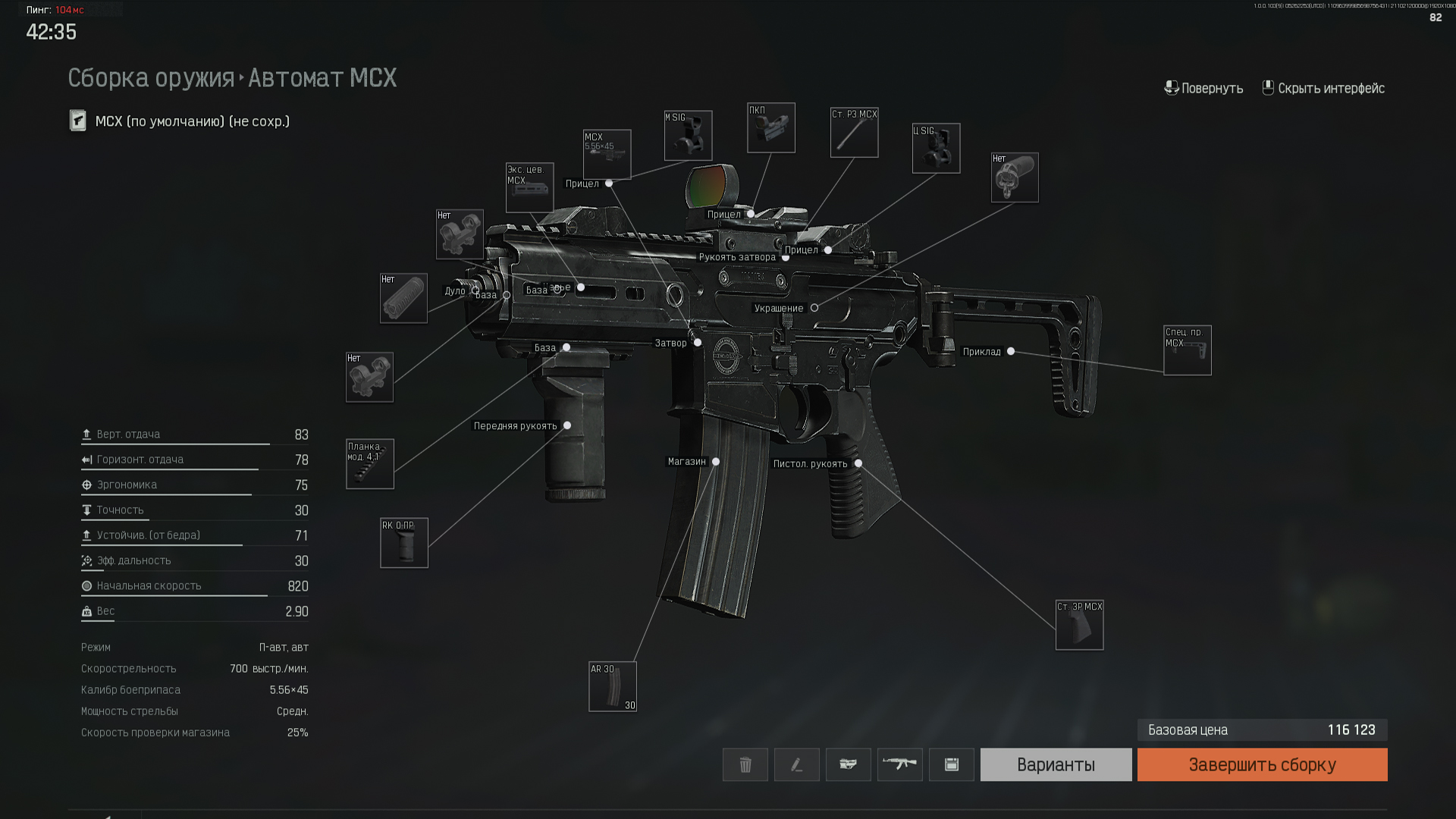Image resolution: width=1456 pixels, height=819 pixels.
Task: Click the Повернуть rotate control
Action: coord(1203,88)
